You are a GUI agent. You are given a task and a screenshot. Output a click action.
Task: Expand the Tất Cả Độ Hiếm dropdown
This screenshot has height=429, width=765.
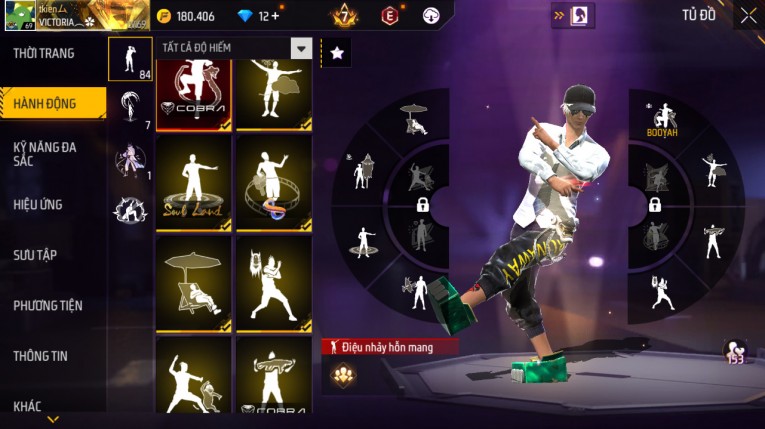click(301, 48)
